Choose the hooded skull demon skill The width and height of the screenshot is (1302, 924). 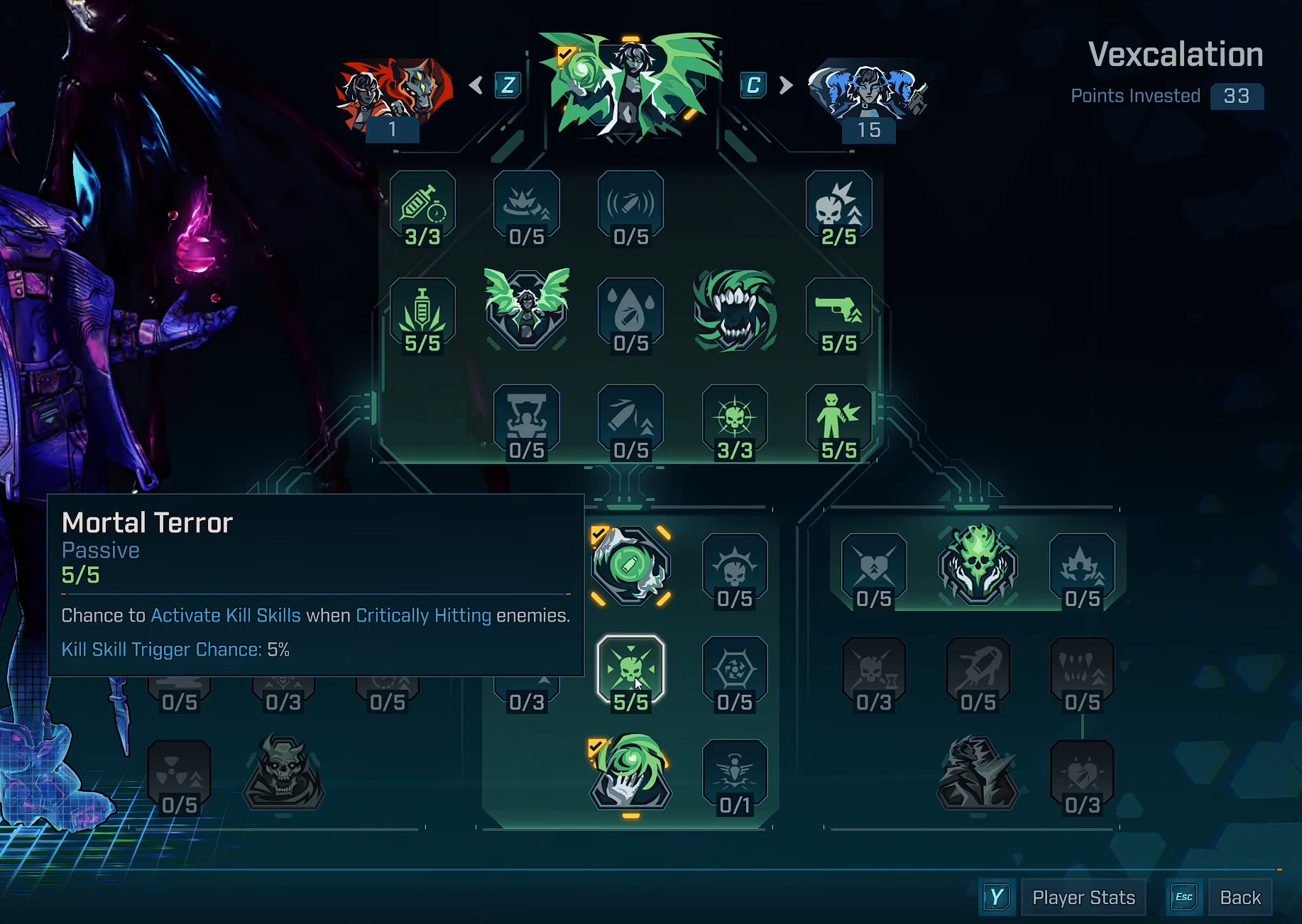pos(283,773)
